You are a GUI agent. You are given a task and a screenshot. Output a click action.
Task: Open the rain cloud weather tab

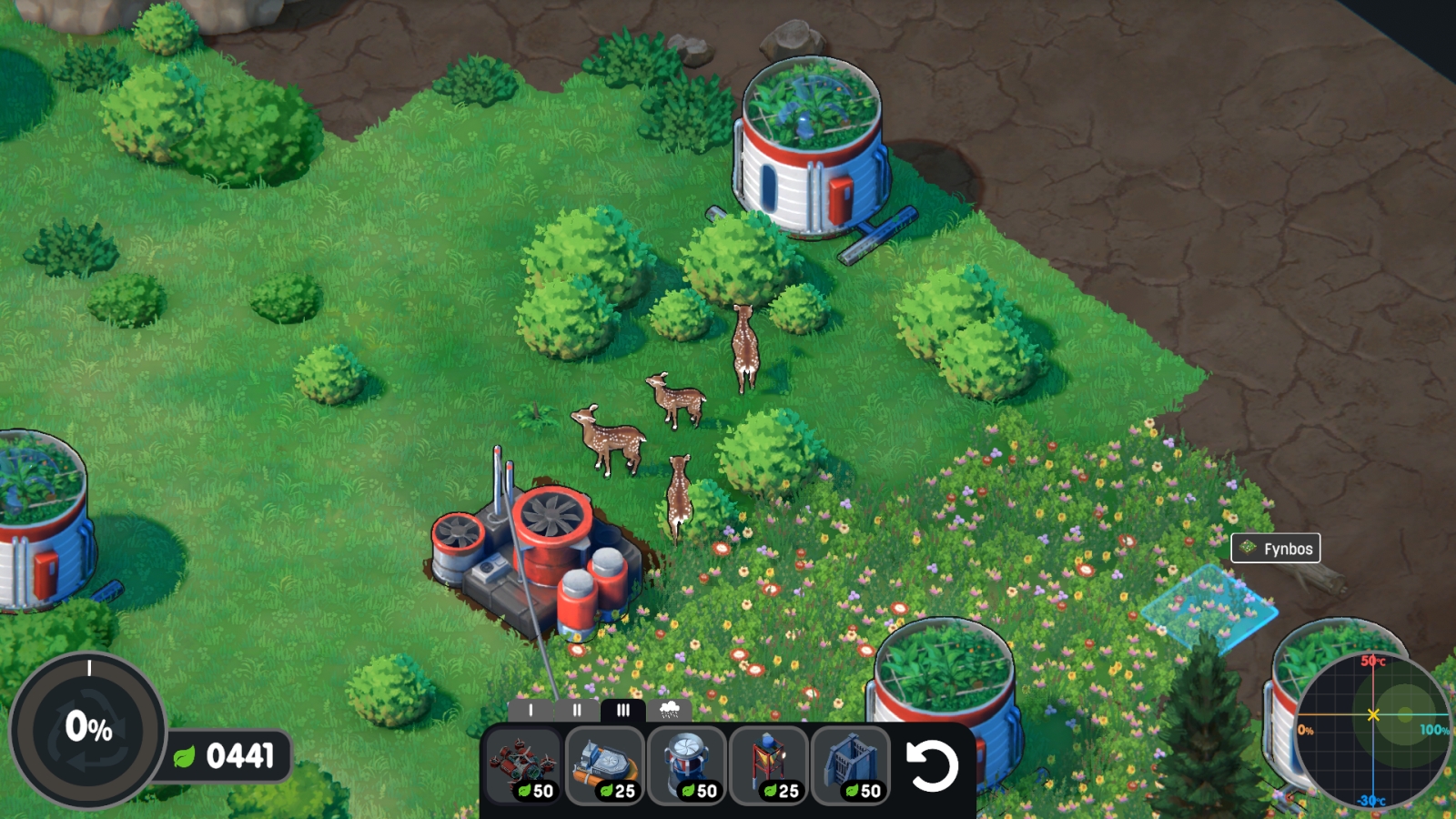669,710
